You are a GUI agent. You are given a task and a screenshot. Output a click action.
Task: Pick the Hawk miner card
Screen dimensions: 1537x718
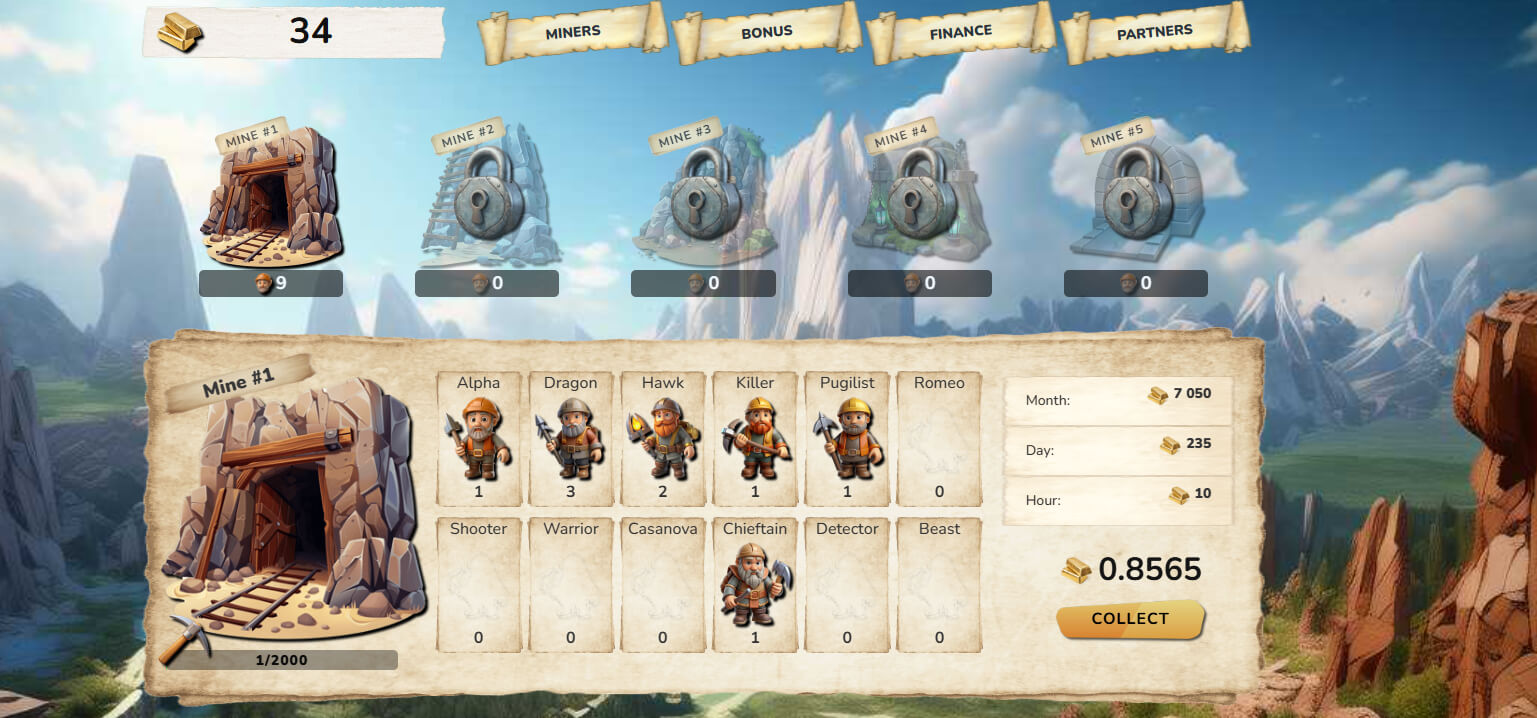(663, 439)
